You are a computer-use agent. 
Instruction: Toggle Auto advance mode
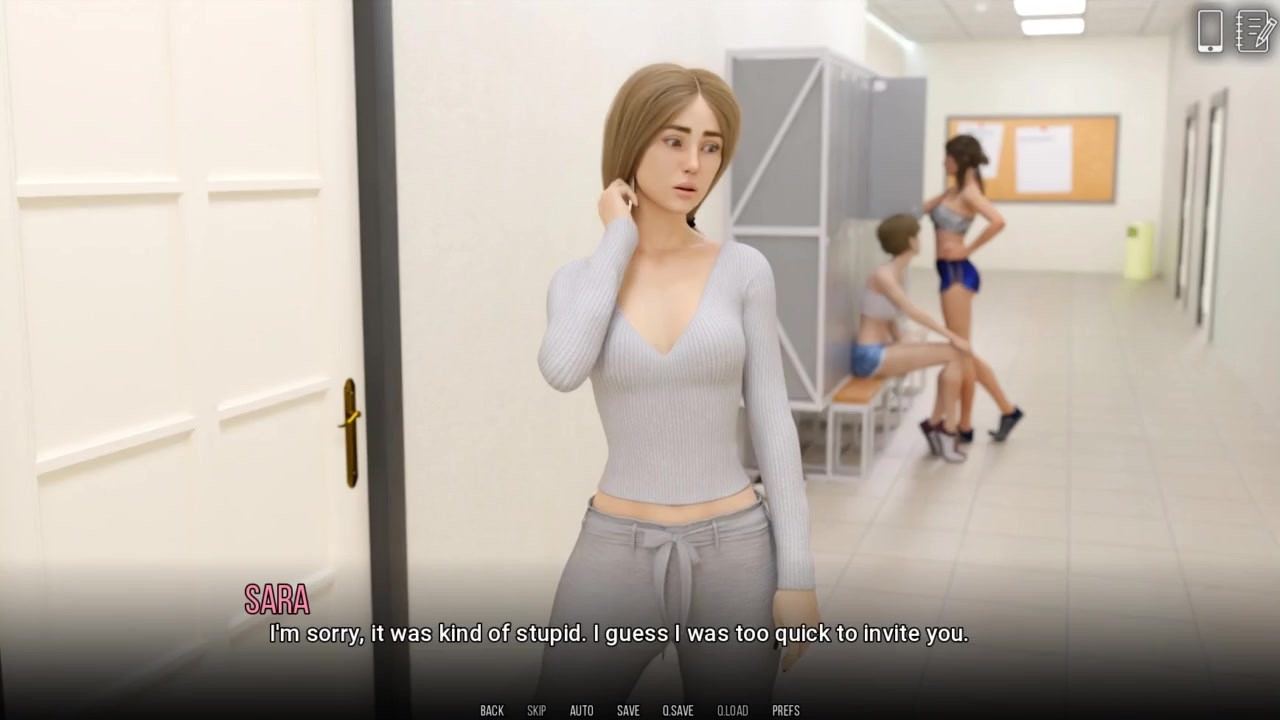coord(581,711)
